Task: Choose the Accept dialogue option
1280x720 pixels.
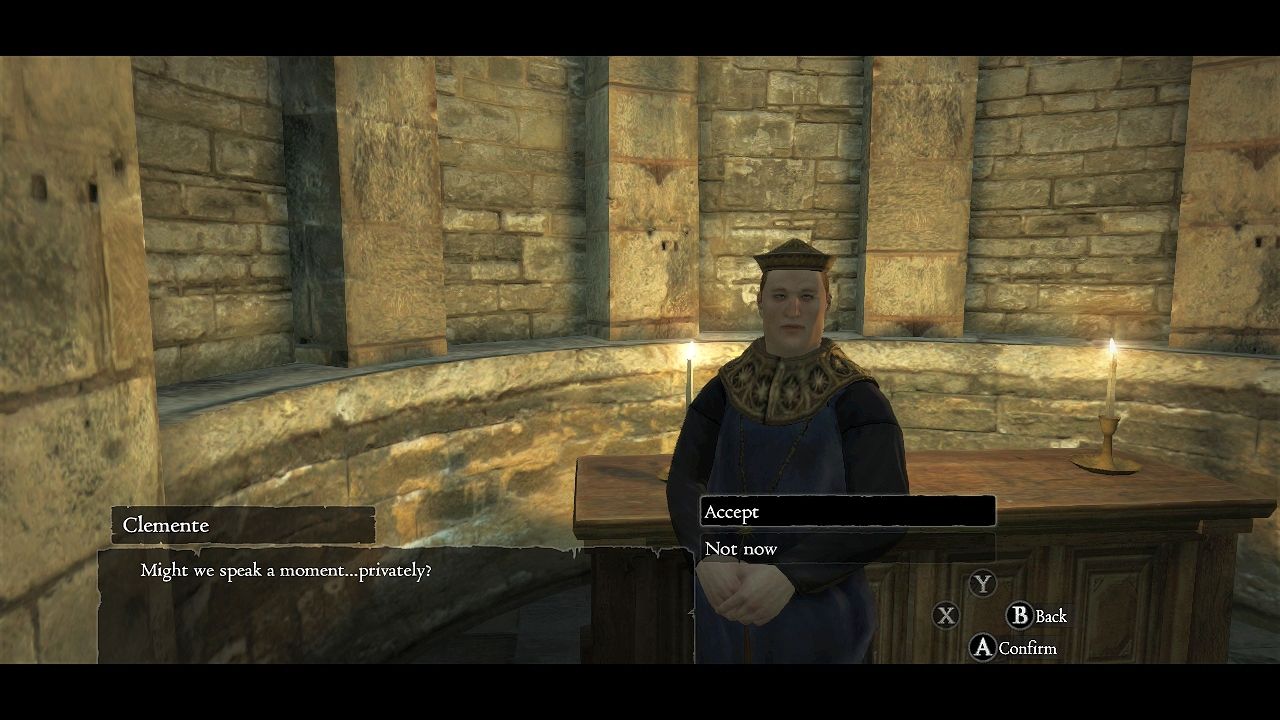Action: click(846, 512)
